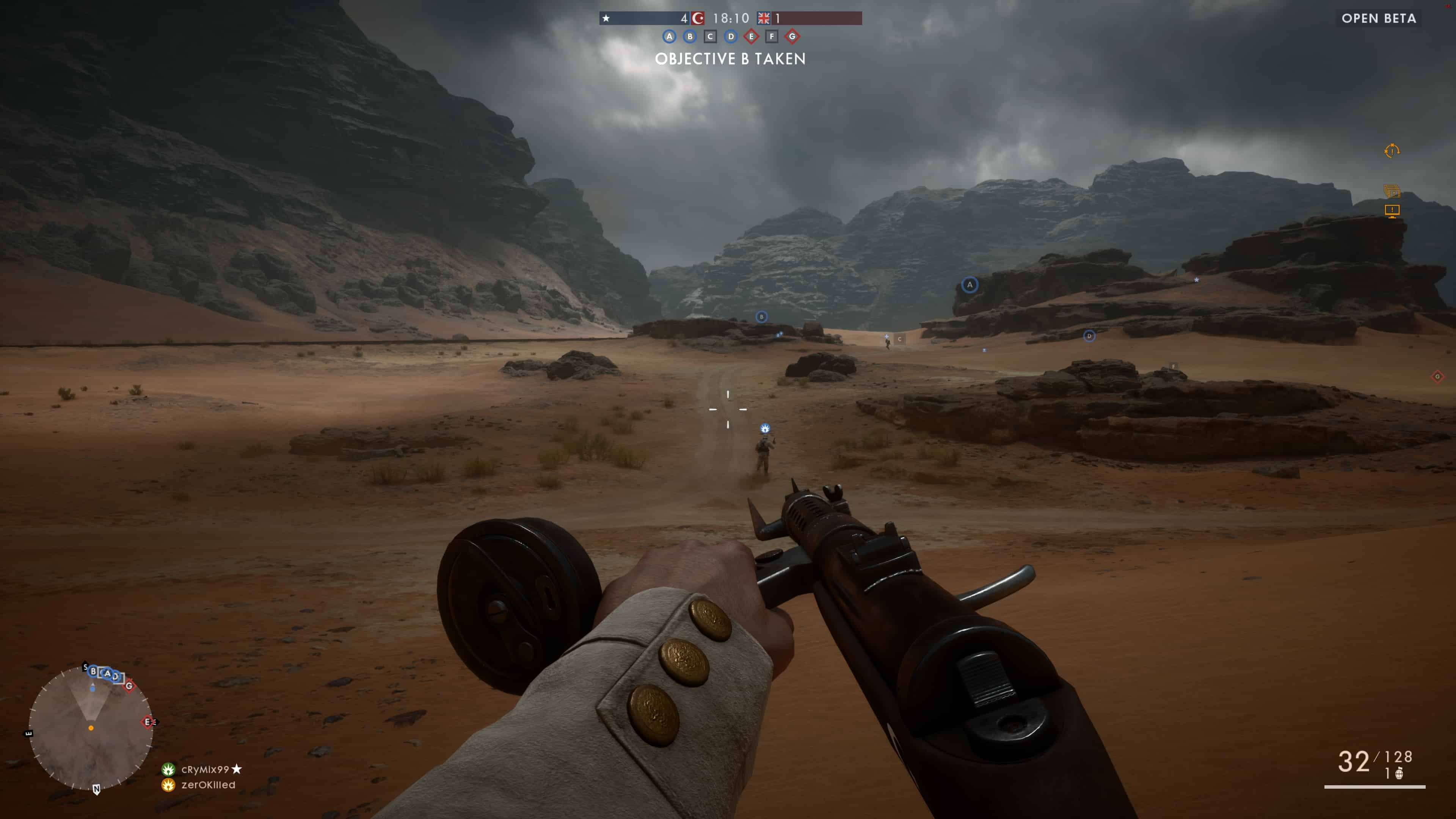Click the floating objective A marker over the rocks
This screenshot has height=819, width=1456.
point(970,285)
